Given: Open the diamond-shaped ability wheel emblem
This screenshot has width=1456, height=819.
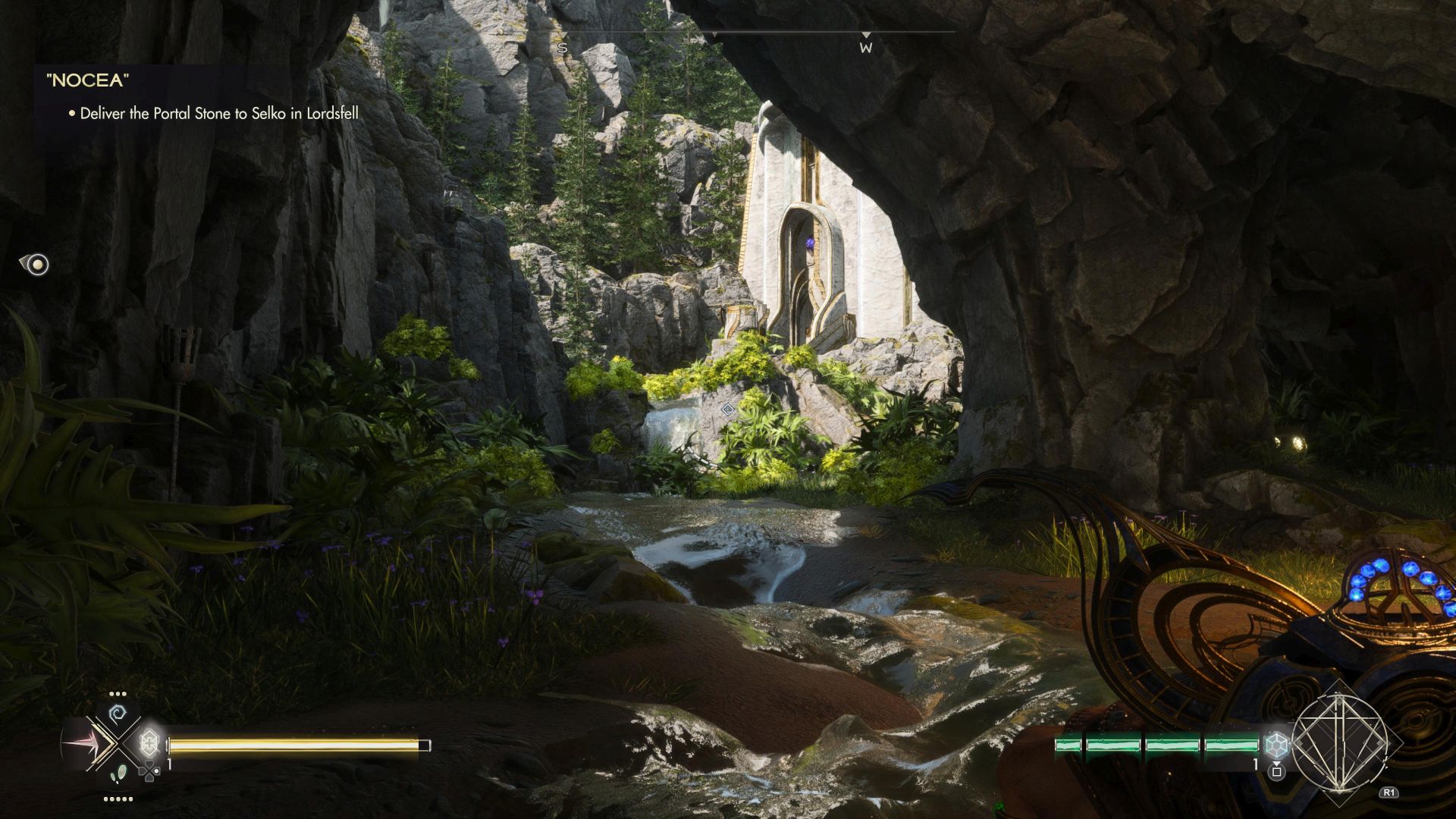Looking at the screenshot, I should [1339, 741].
